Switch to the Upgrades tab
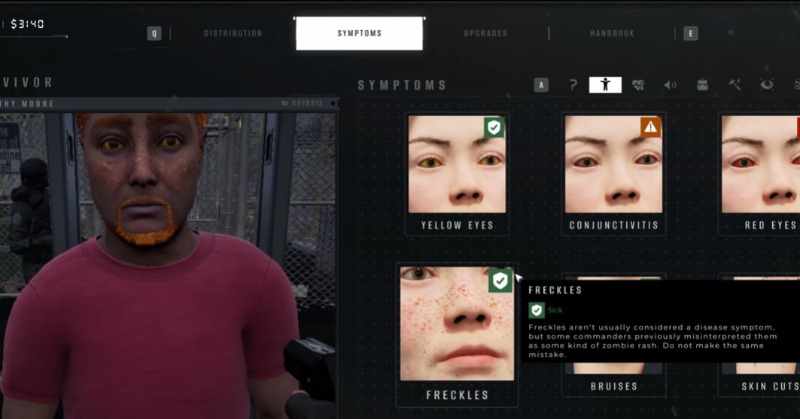Viewport: 800px width, 419px height. (485, 33)
